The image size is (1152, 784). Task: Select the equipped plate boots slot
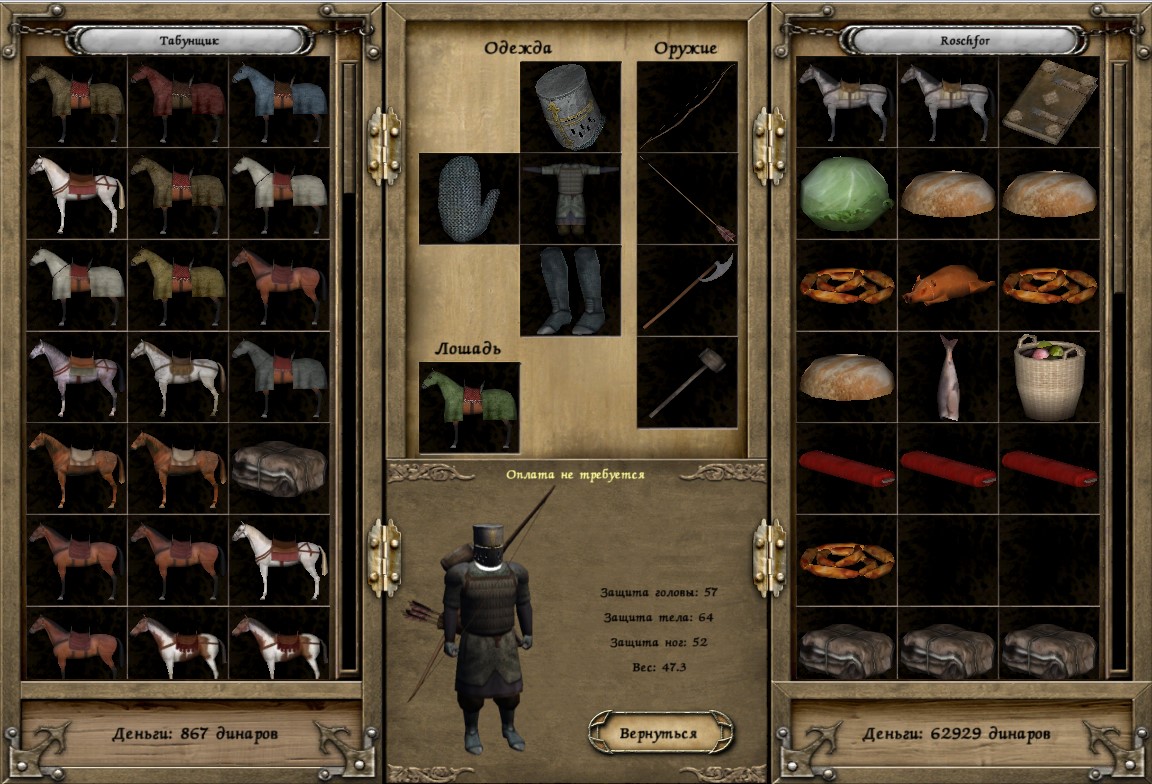570,290
